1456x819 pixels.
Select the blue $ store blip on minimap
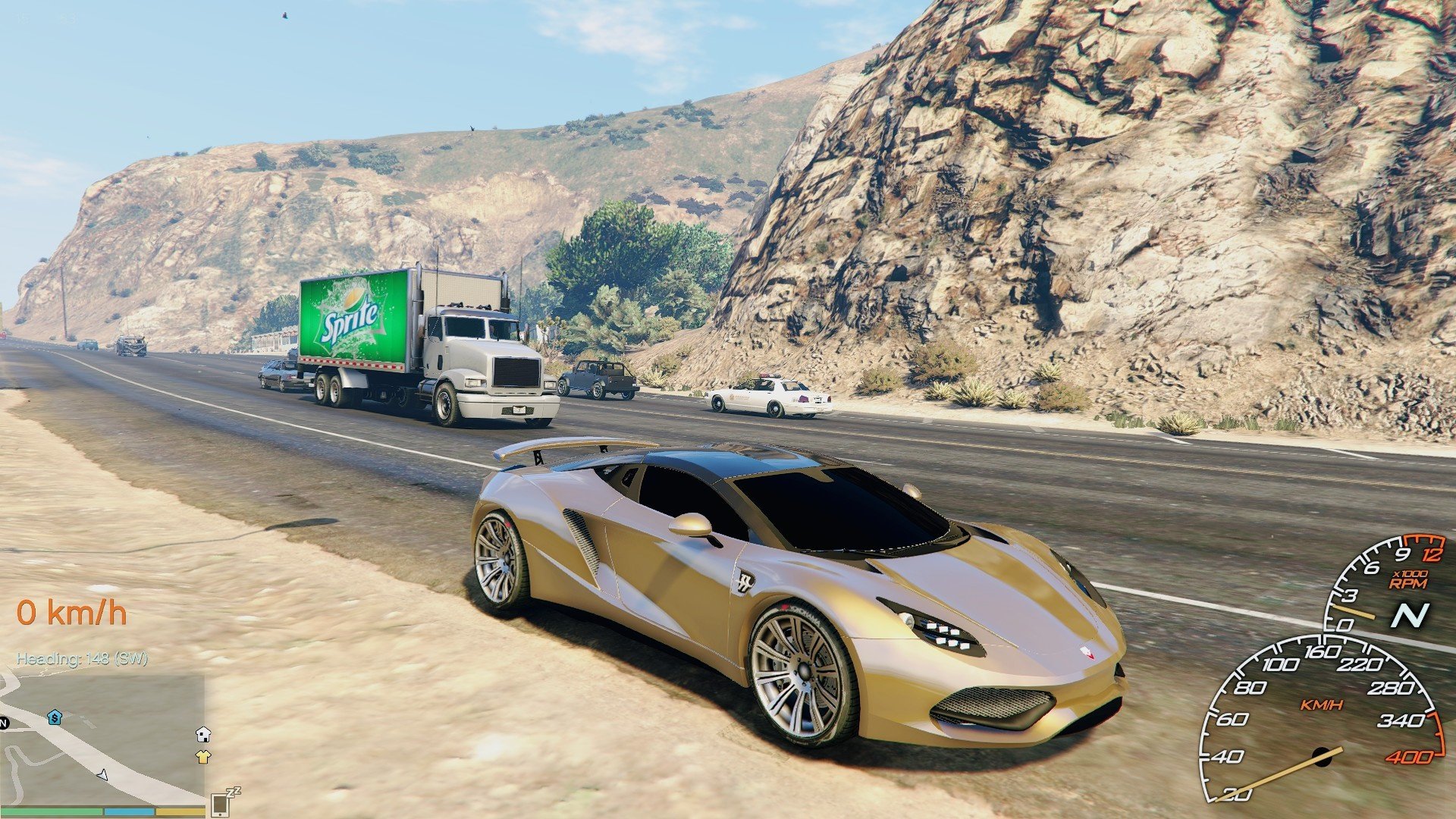click(x=55, y=717)
